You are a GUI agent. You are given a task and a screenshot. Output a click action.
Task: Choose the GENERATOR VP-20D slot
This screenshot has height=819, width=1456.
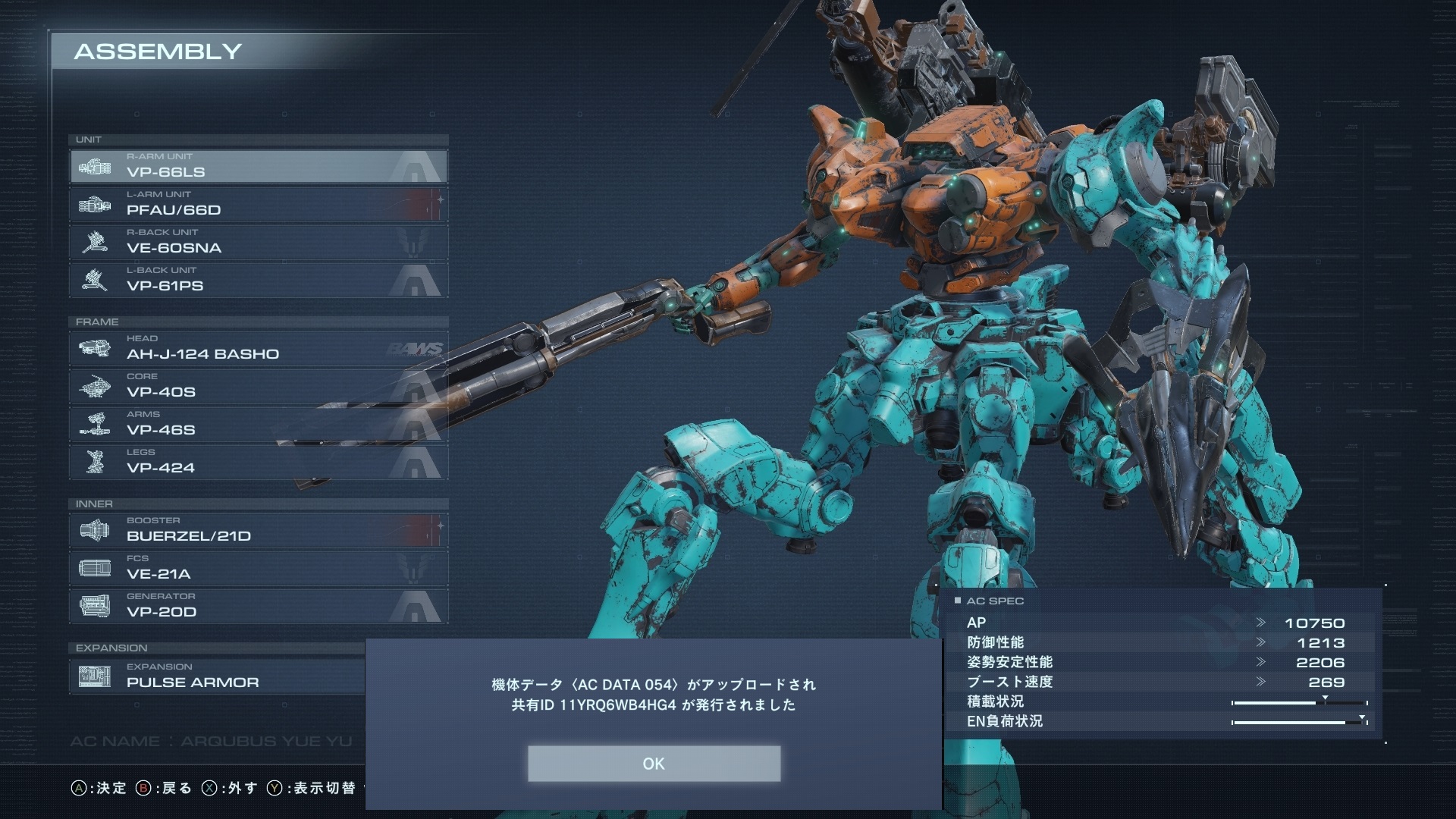tap(258, 606)
